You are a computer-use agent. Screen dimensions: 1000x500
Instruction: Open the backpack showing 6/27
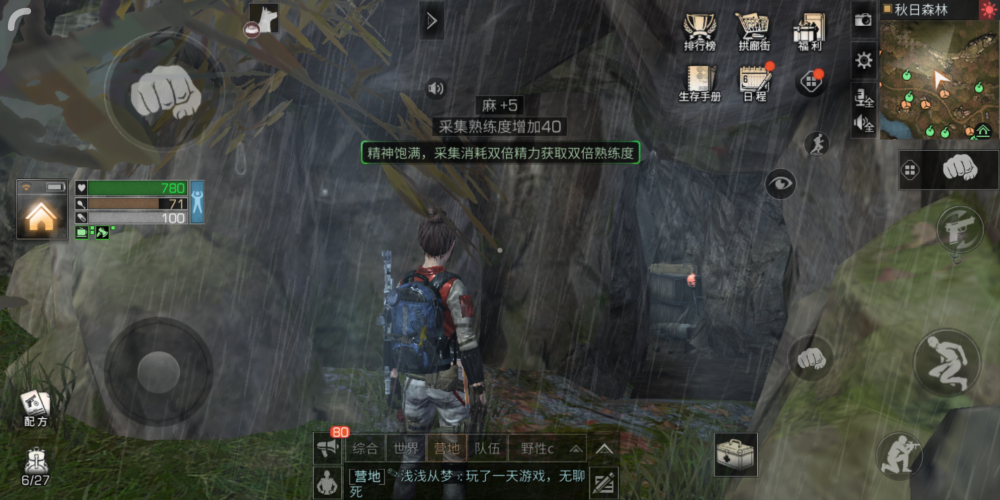pyautogui.click(x=36, y=466)
